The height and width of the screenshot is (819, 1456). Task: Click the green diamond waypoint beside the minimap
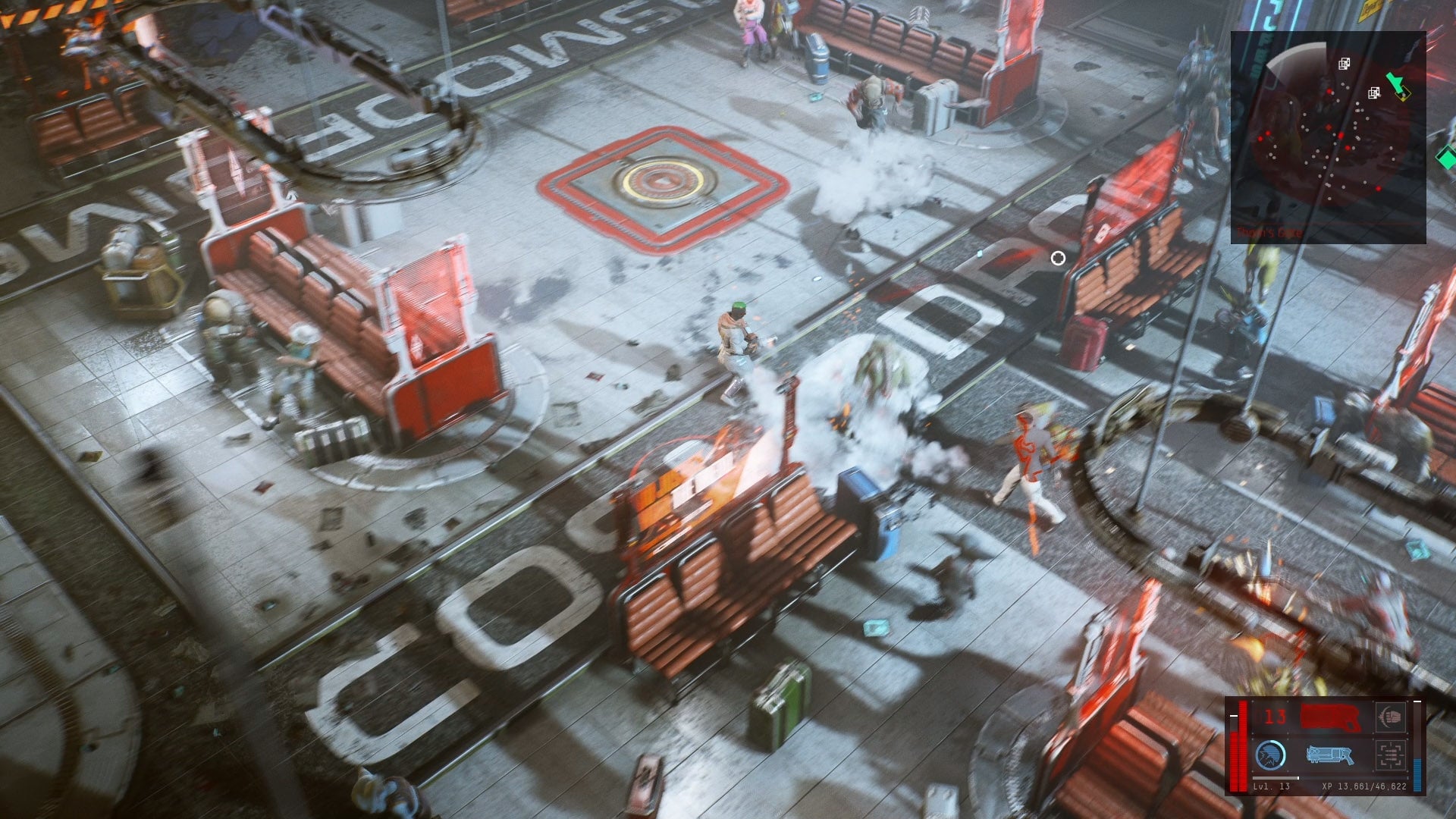click(x=1446, y=158)
